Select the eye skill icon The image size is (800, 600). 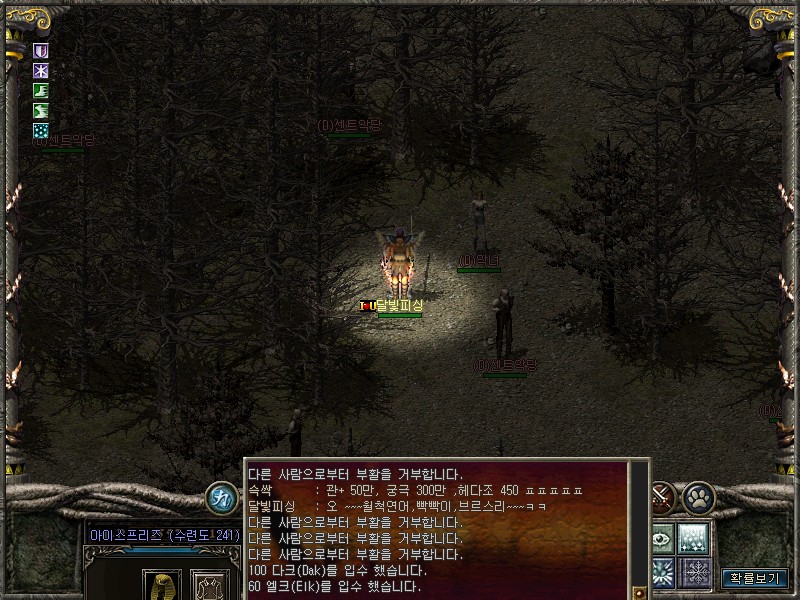662,538
